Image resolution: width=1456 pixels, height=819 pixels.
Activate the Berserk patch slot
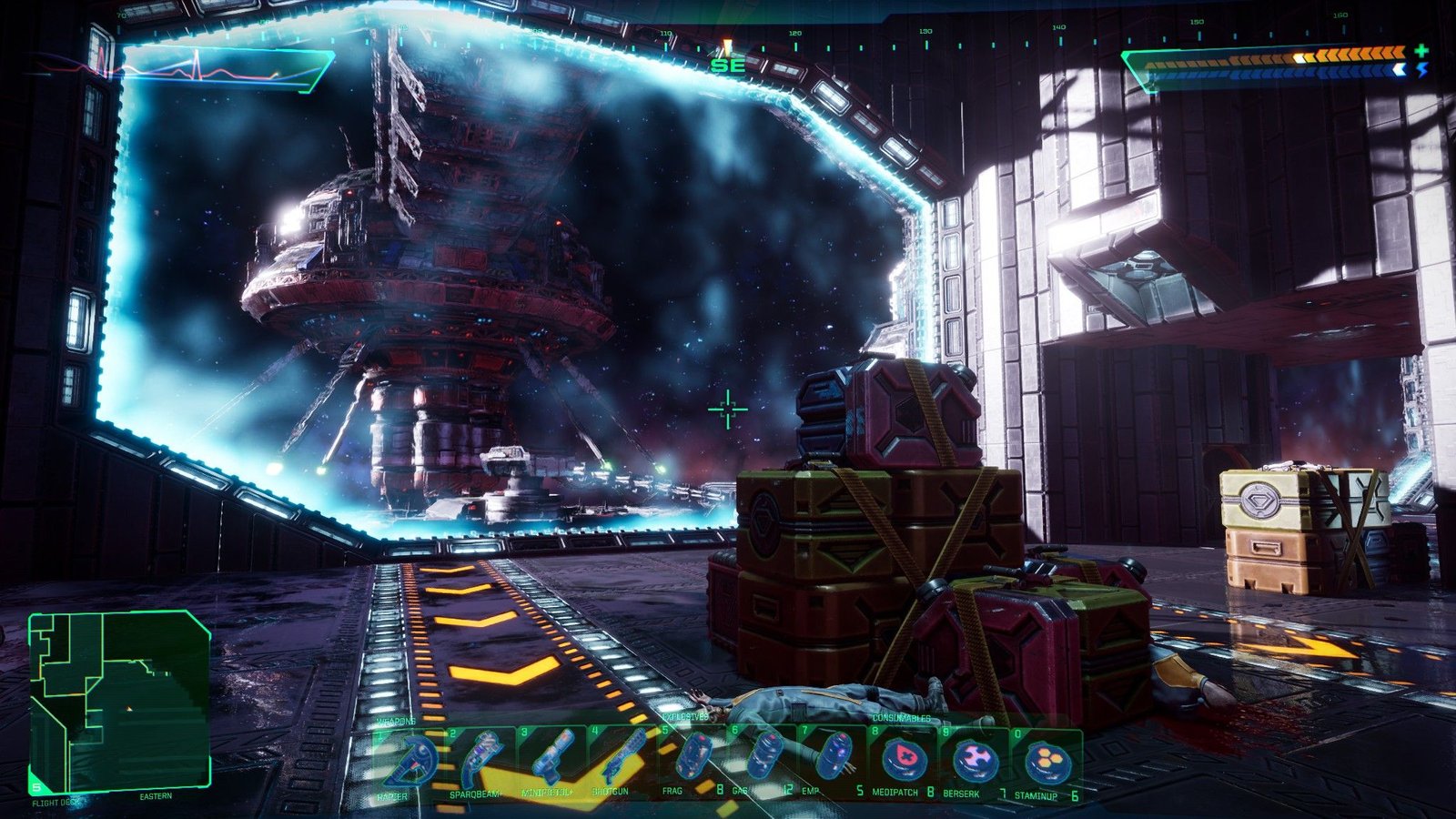pyautogui.click(x=974, y=762)
